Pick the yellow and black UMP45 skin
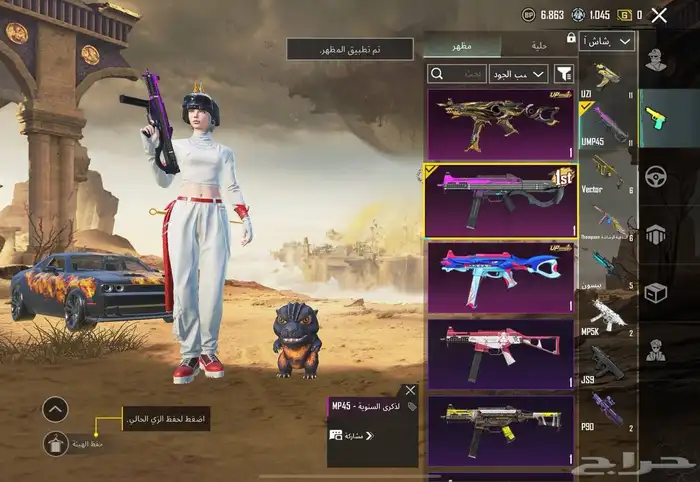The width and height of the screenshot is (700, 482). (x=500, y=430)
